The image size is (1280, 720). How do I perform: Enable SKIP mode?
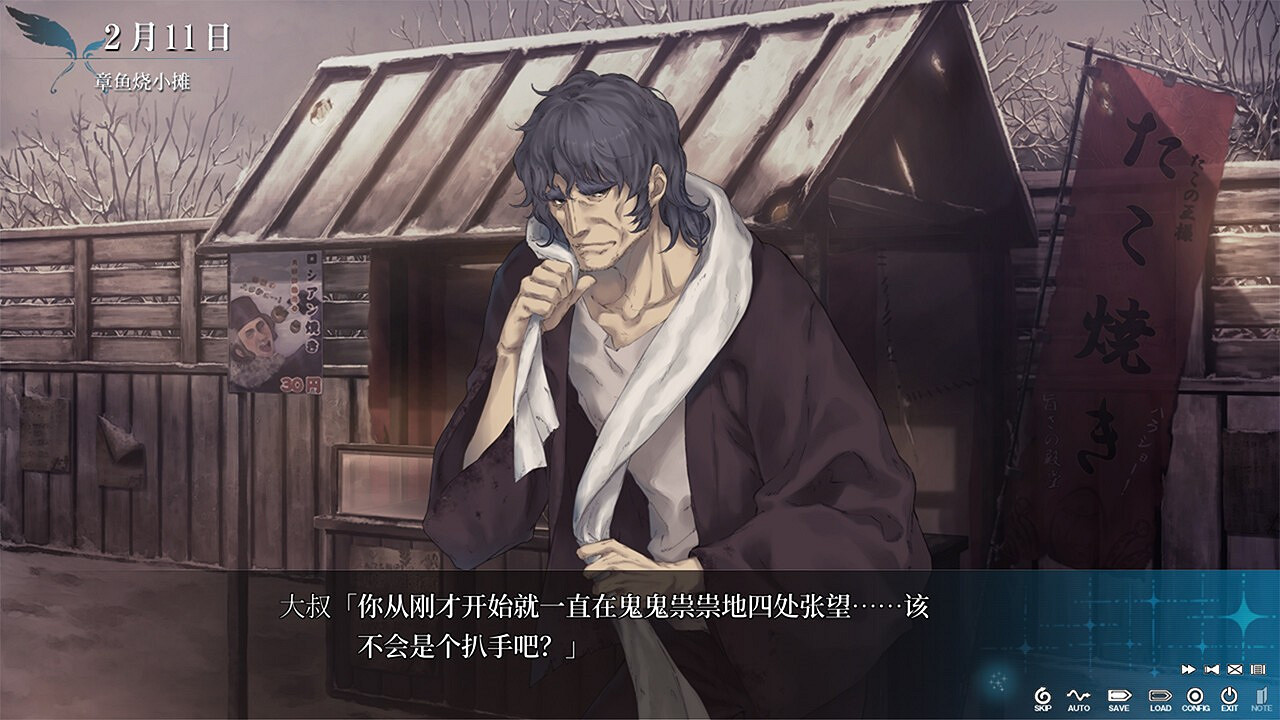click(x=1042, y=695)
